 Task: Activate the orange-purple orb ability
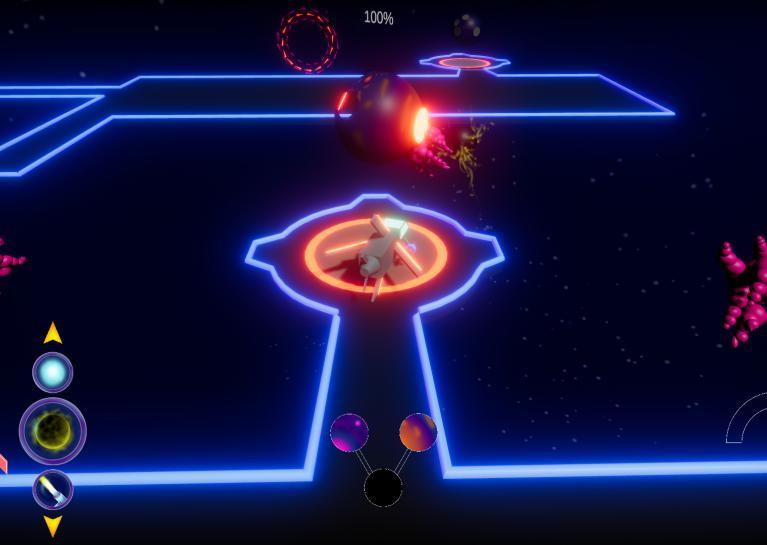coord(418,432)
